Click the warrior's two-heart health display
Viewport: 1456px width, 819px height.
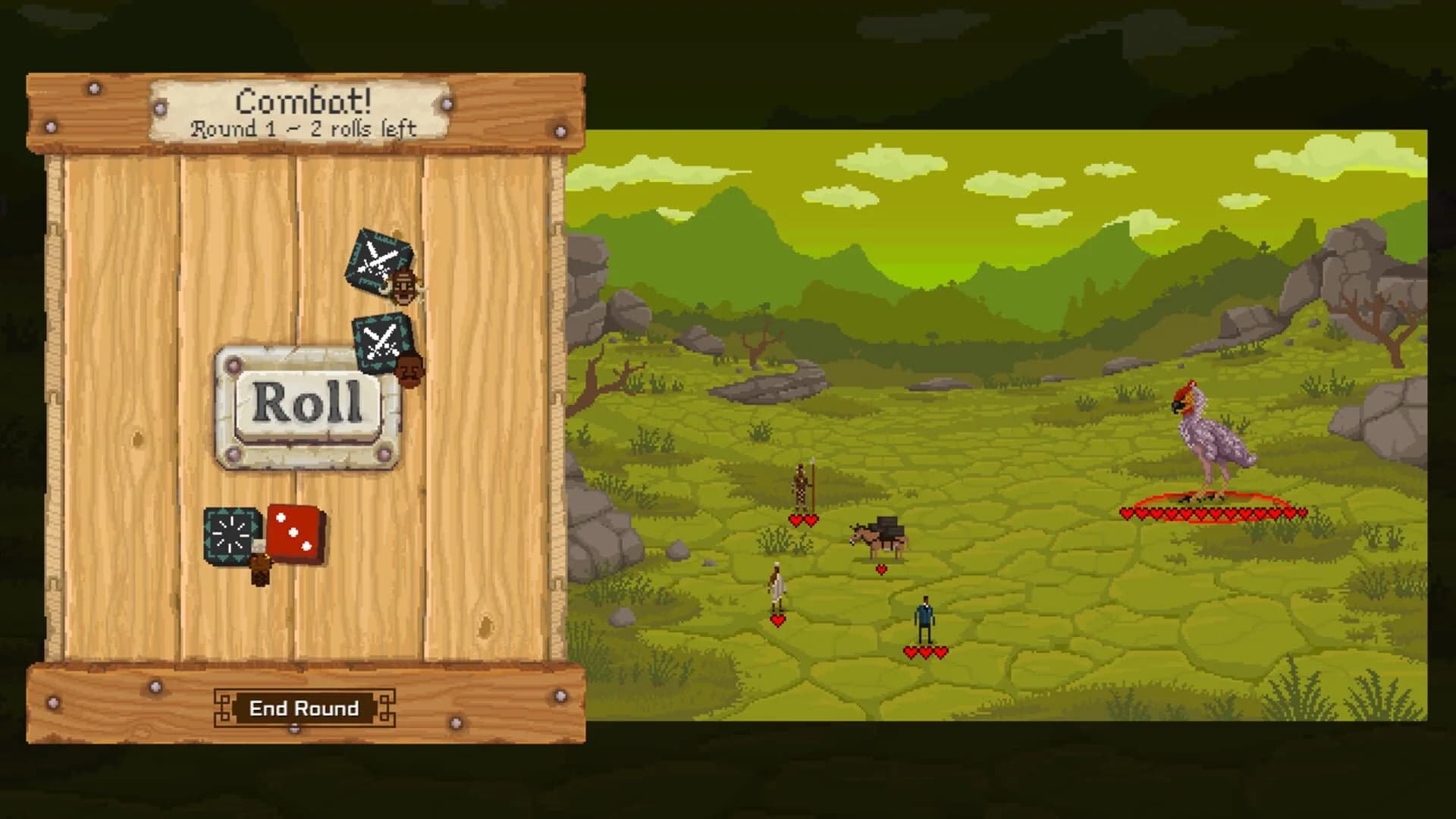[x=802, y=520]
